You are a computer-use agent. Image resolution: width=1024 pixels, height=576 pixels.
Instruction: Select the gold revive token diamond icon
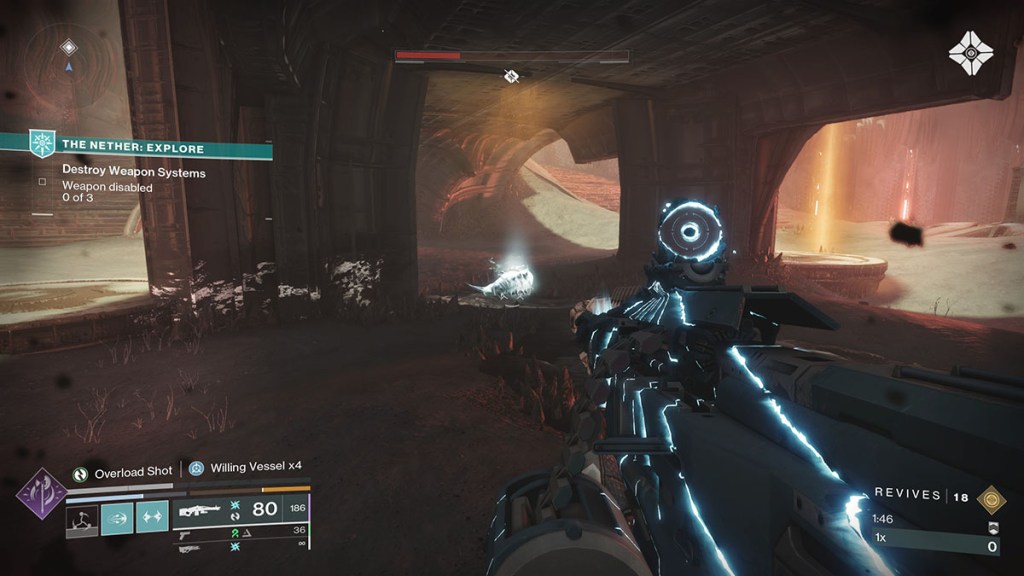click(992, 499)
